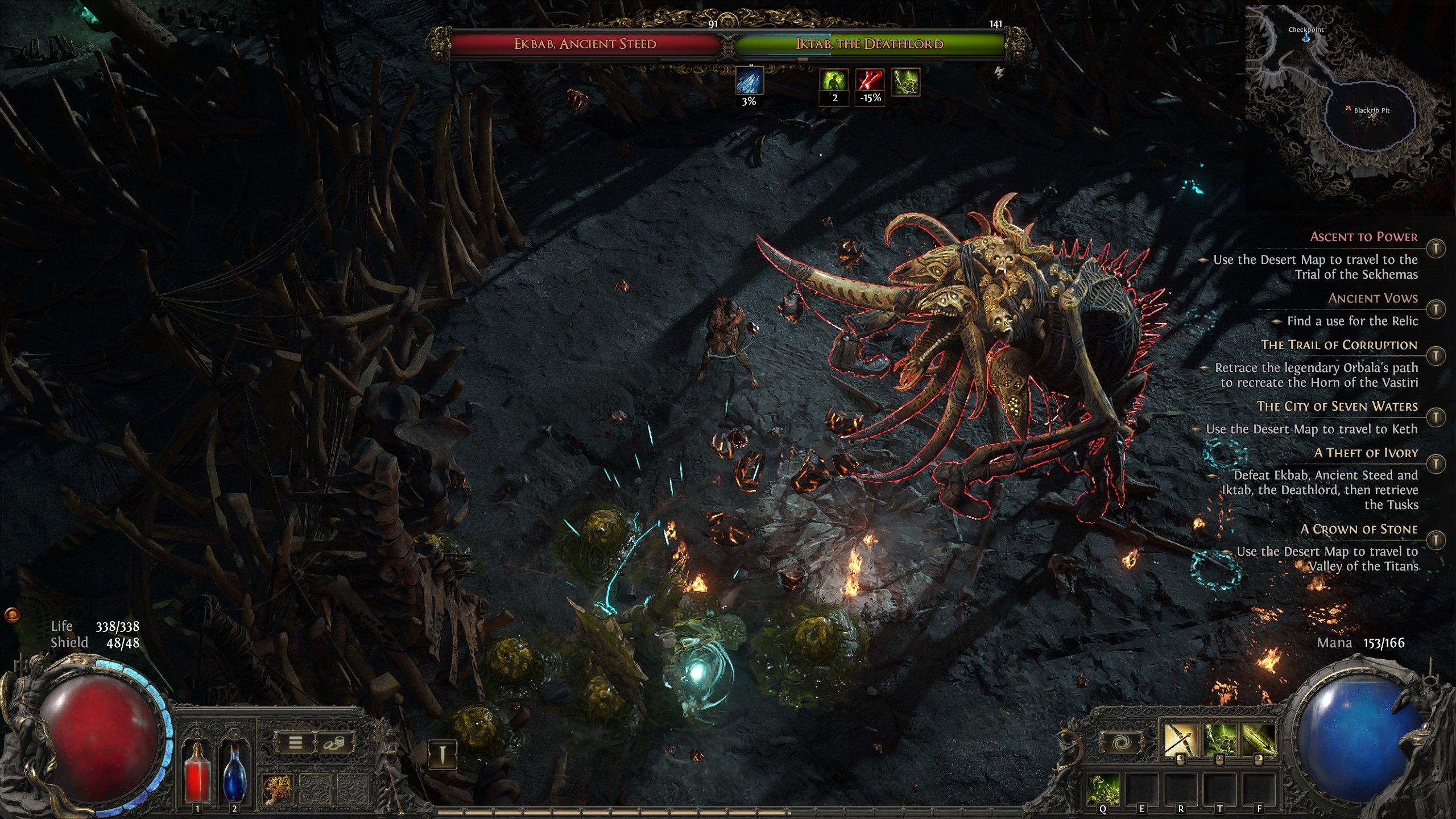Activate the green arrow shot skill

1258,739
